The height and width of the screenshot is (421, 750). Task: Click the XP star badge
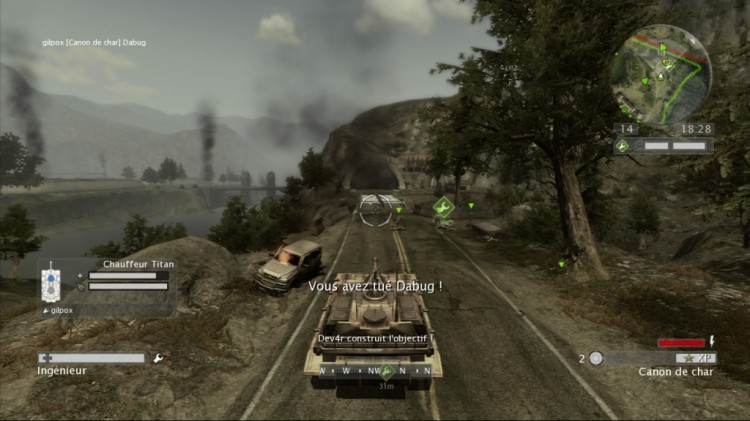692,358
